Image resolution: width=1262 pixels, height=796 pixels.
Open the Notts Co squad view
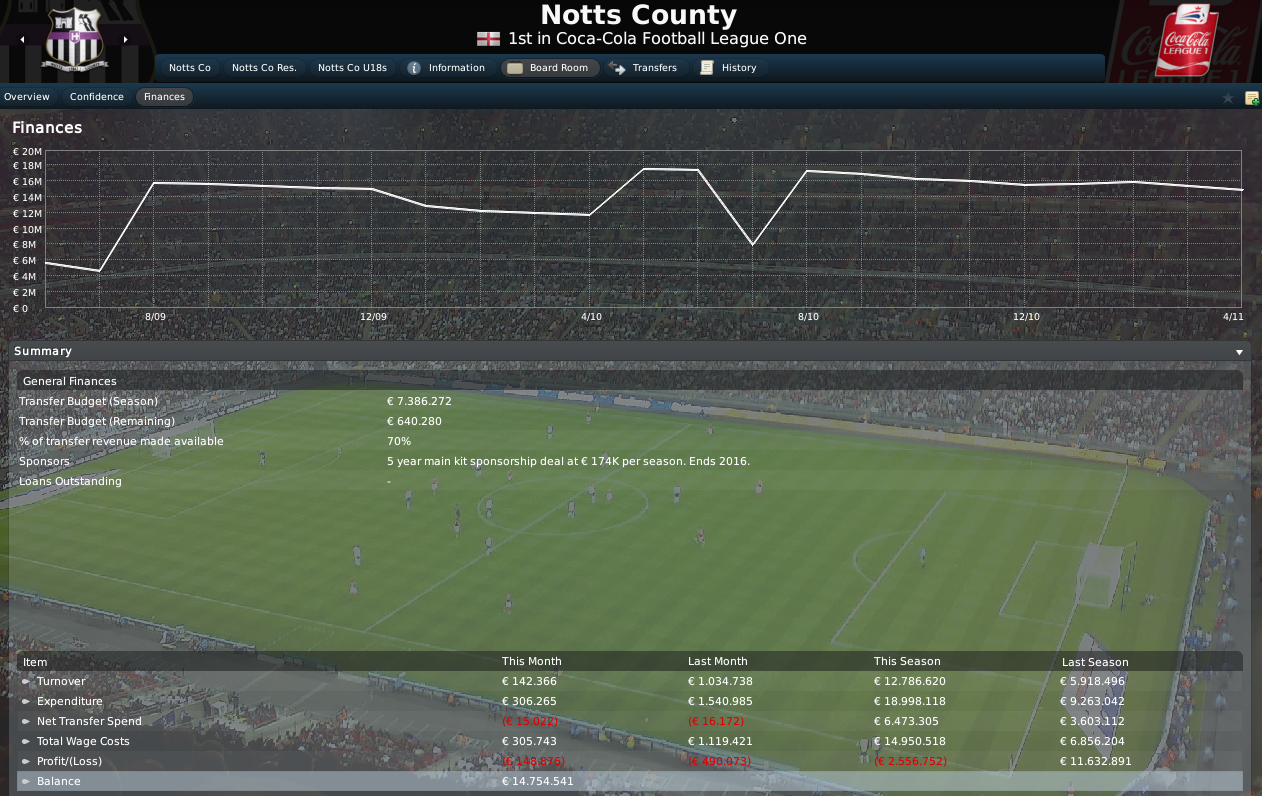[189, 68]
